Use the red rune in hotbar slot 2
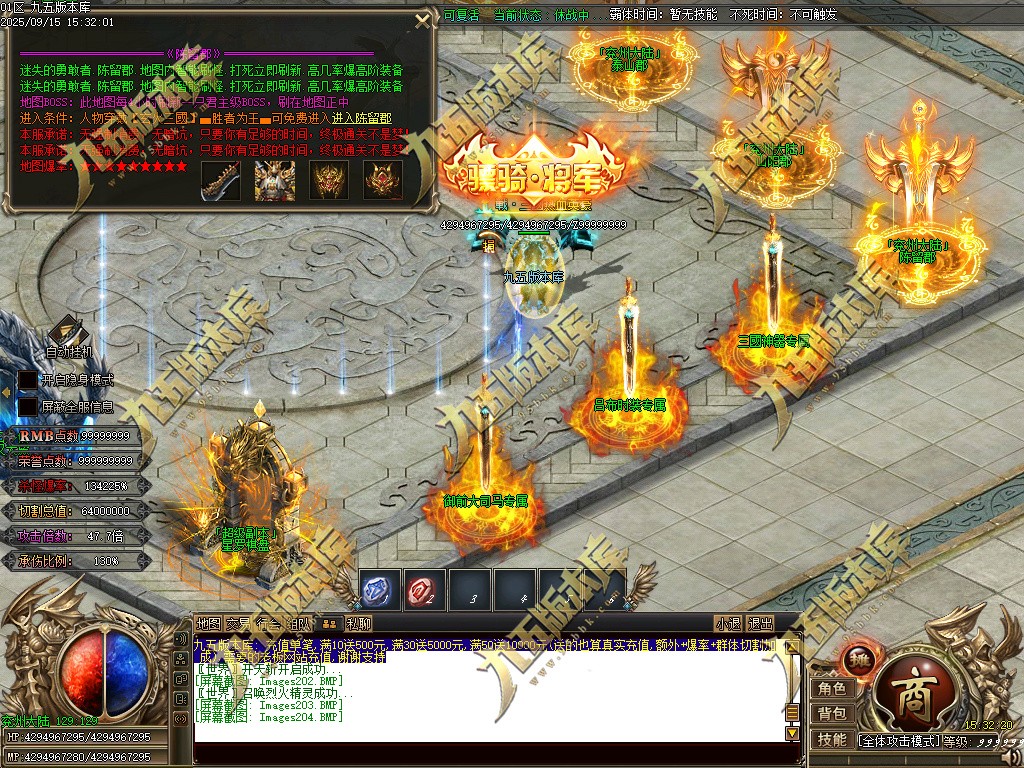 425,590
